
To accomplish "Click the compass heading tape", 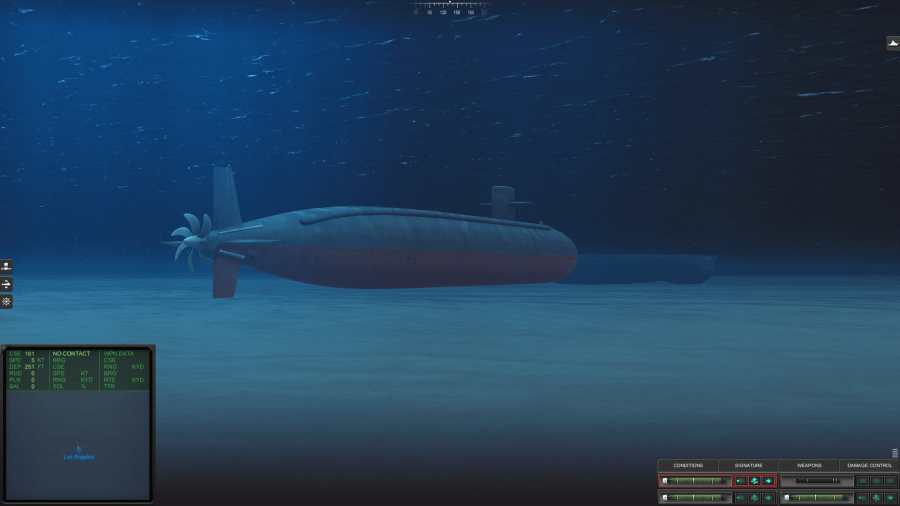I will click(x=450, y=8).
